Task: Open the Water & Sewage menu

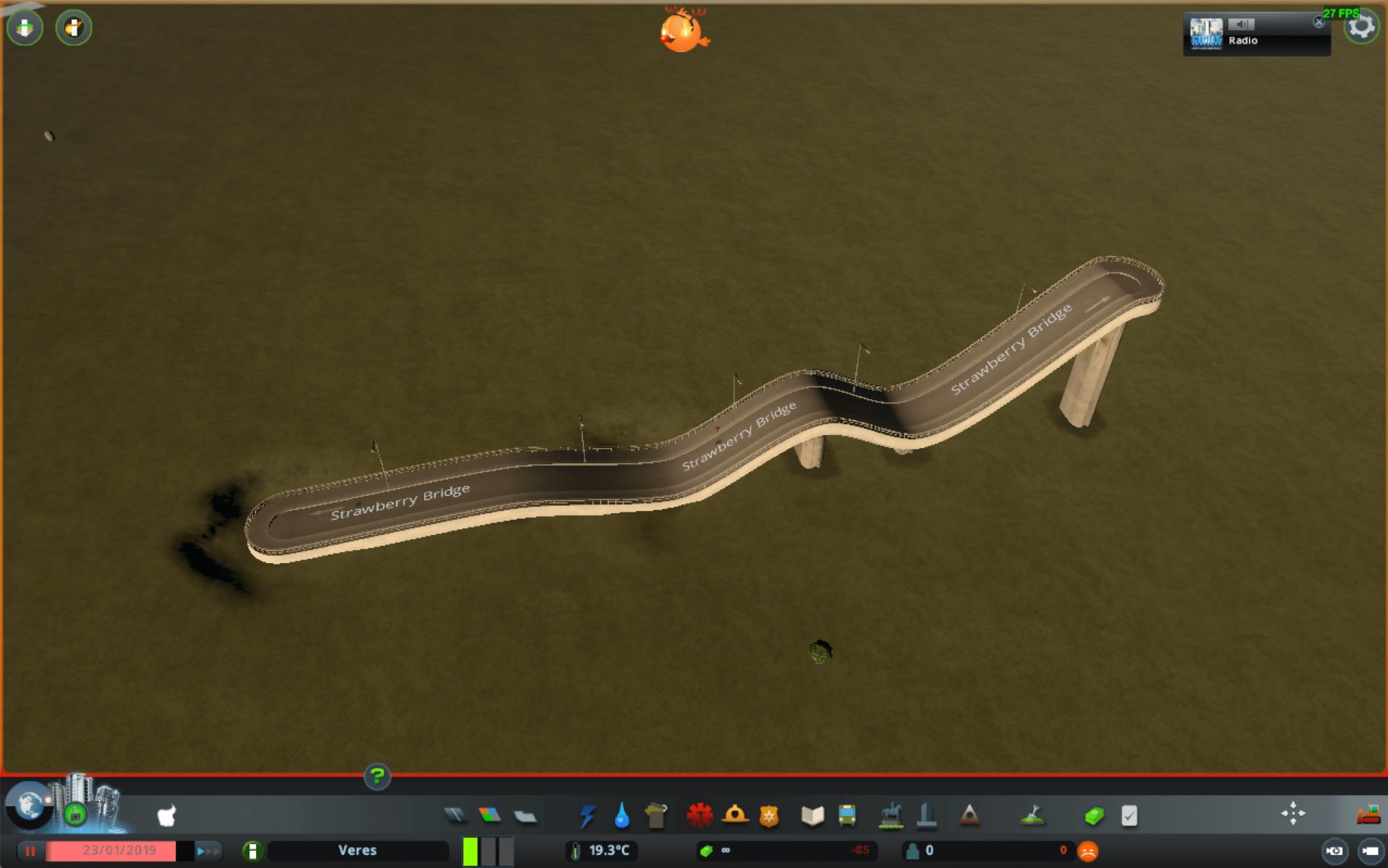Action: [620, 815]
